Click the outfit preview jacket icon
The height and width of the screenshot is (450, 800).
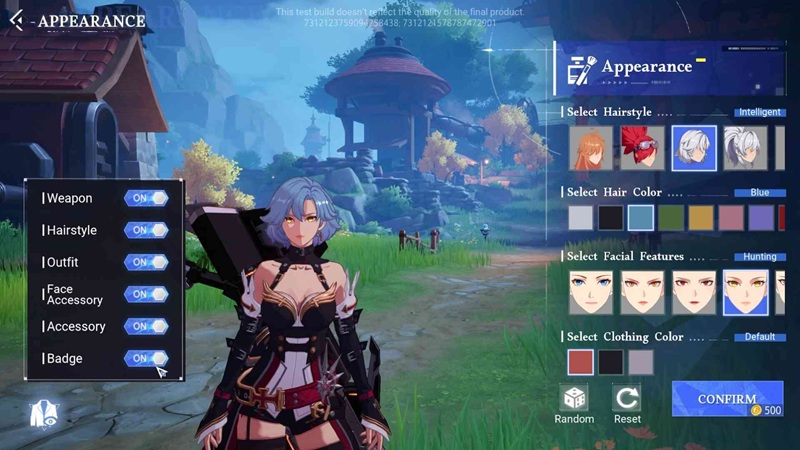pos(44,413)
